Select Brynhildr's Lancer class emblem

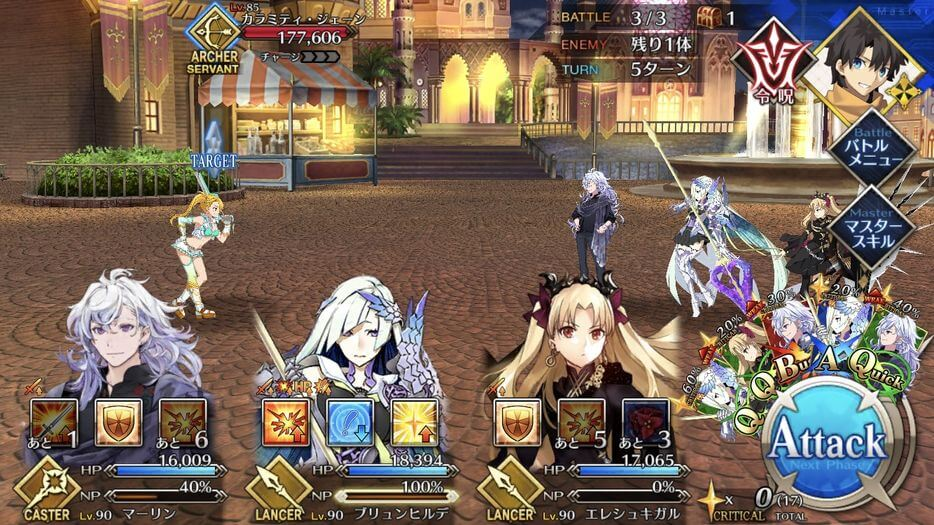pos(273,492)
